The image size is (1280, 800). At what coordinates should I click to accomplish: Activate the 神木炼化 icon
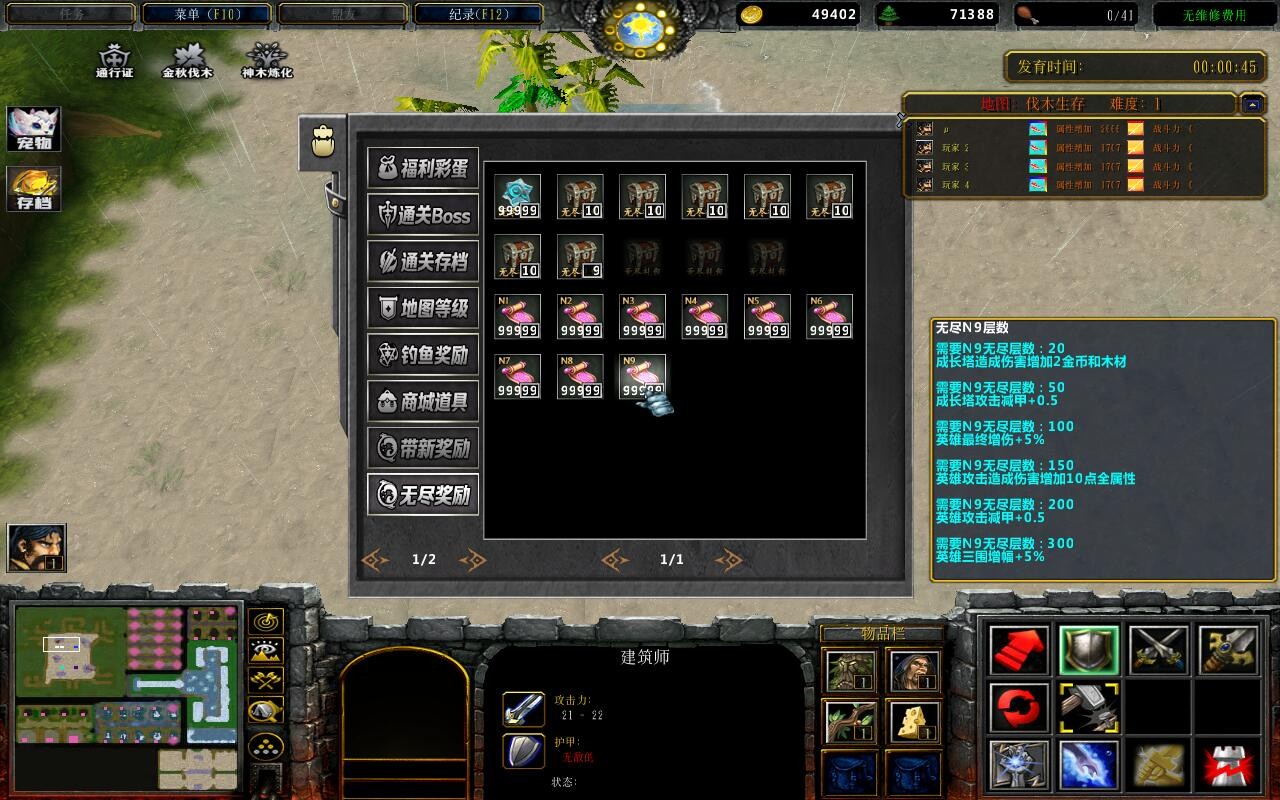[x=267, y=60]
